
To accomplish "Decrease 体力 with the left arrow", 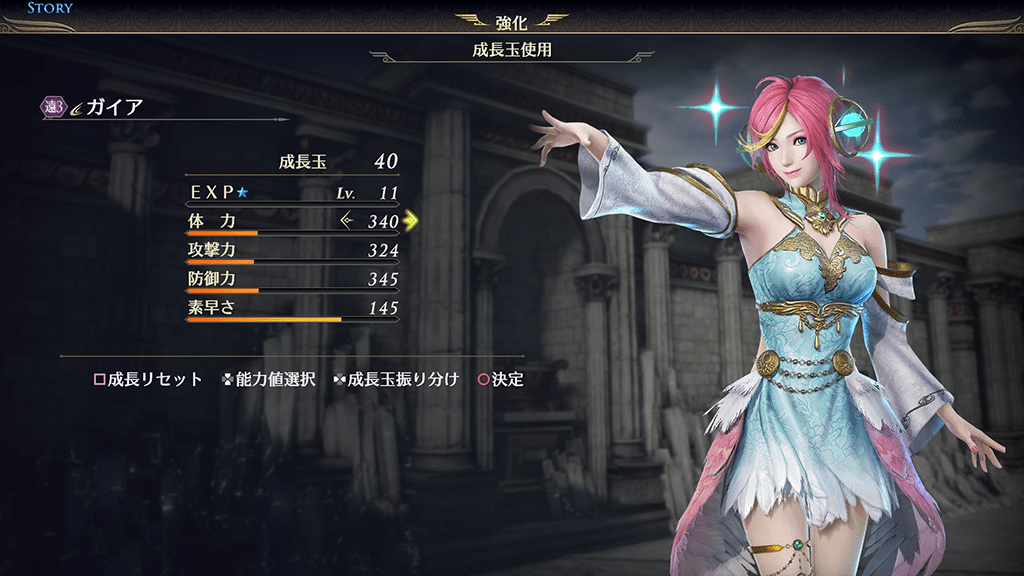I will point(347,221).
